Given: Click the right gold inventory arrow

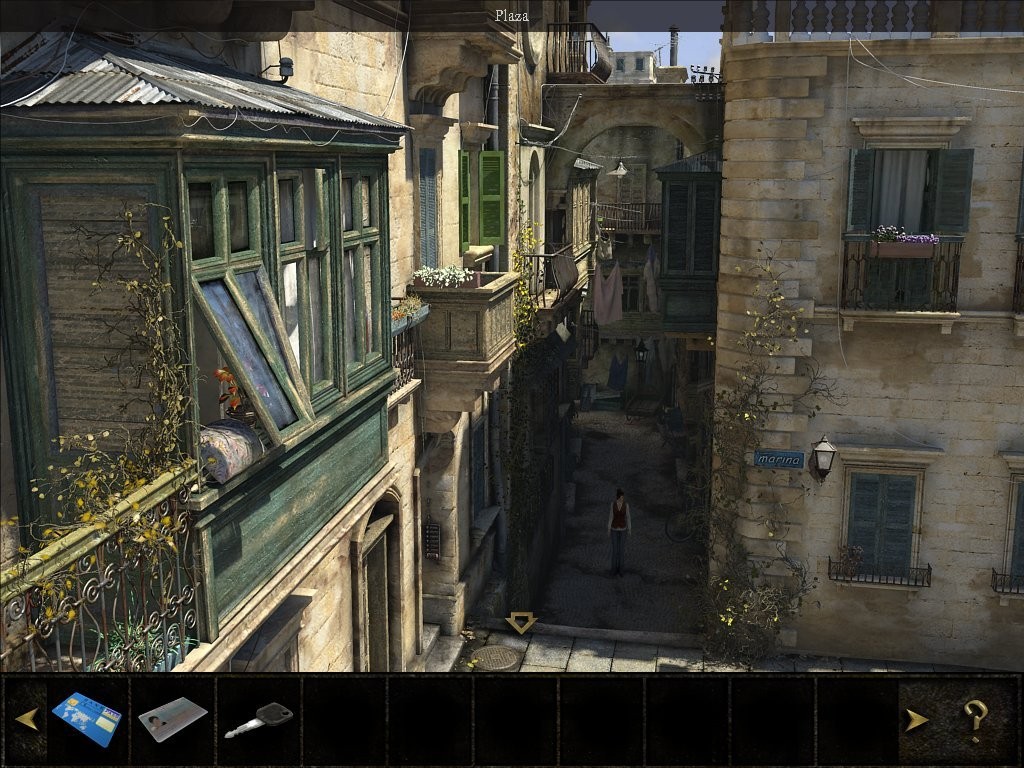Looking at the screenshot, I should point(916,719).
